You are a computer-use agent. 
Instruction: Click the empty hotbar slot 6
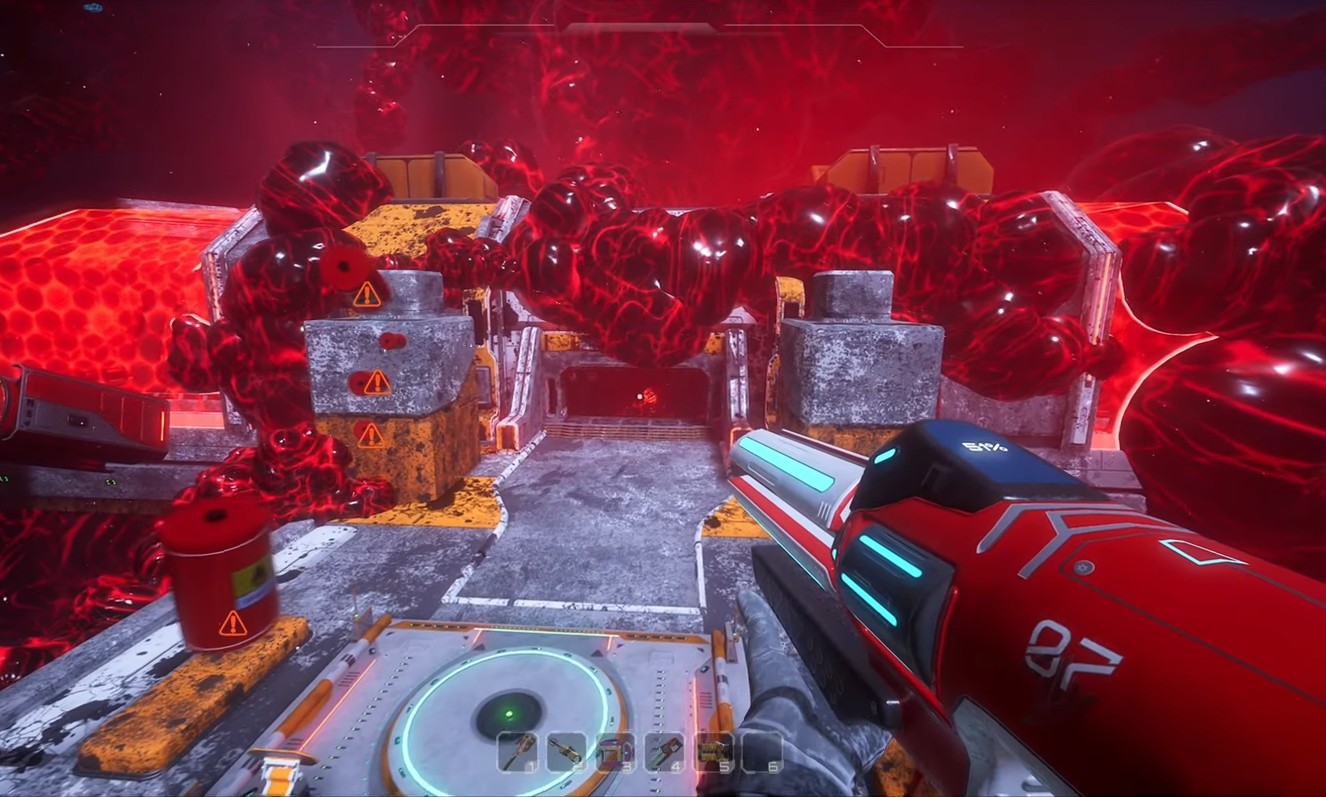(x=761, y=751)
